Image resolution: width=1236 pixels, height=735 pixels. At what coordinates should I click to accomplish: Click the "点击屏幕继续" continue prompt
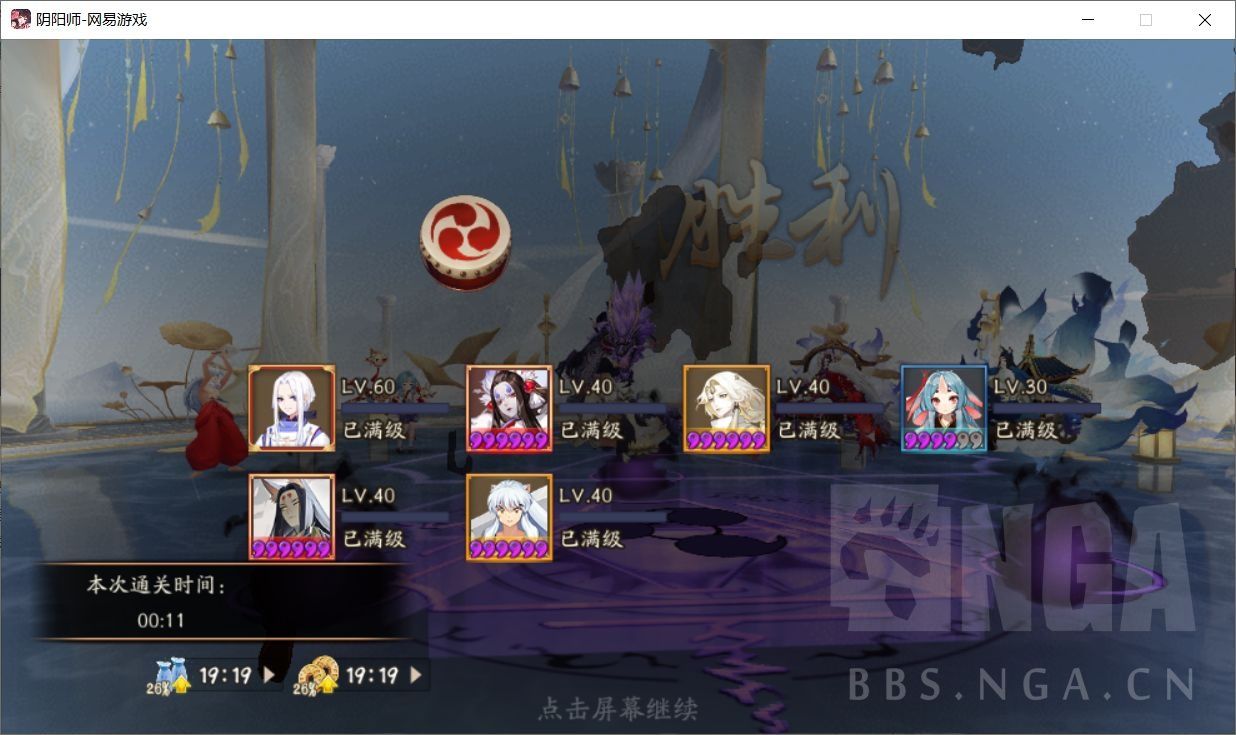pos(617,709)
